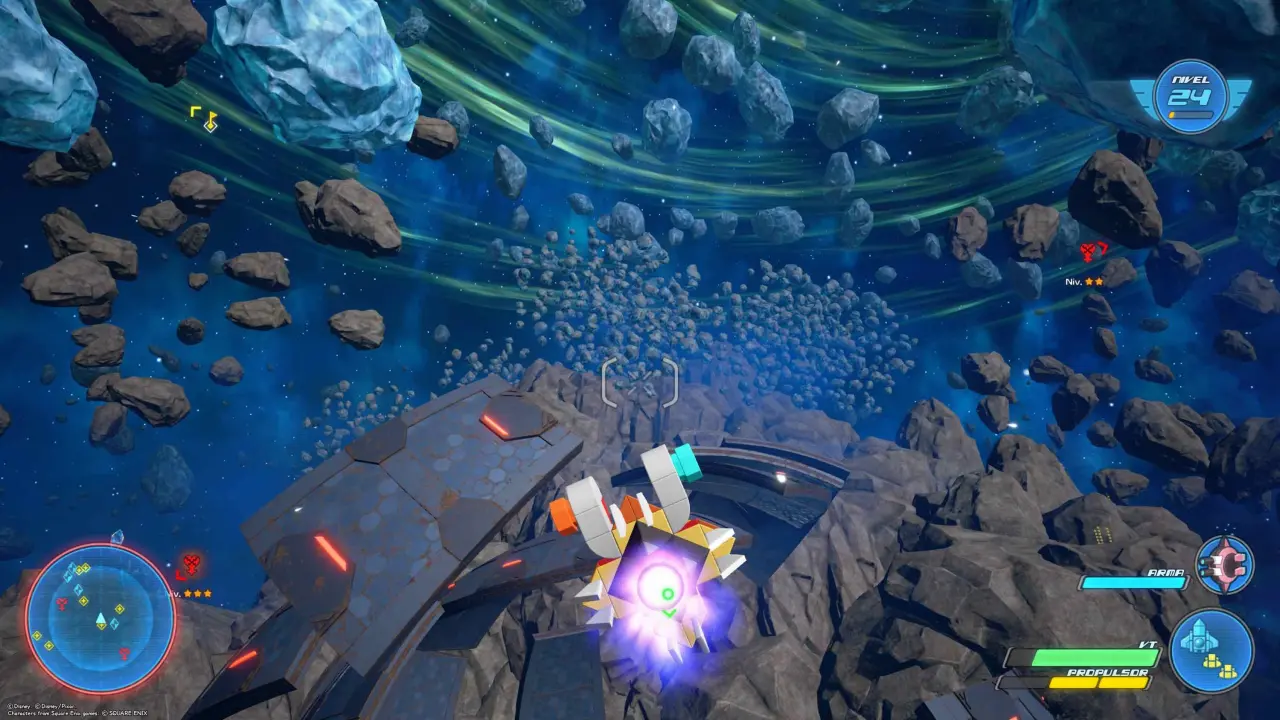Image resolution: width=1280 pixels, height=720 pixels.
Task: Target the three-star red Heartless marker
Action: click(191, 565)
